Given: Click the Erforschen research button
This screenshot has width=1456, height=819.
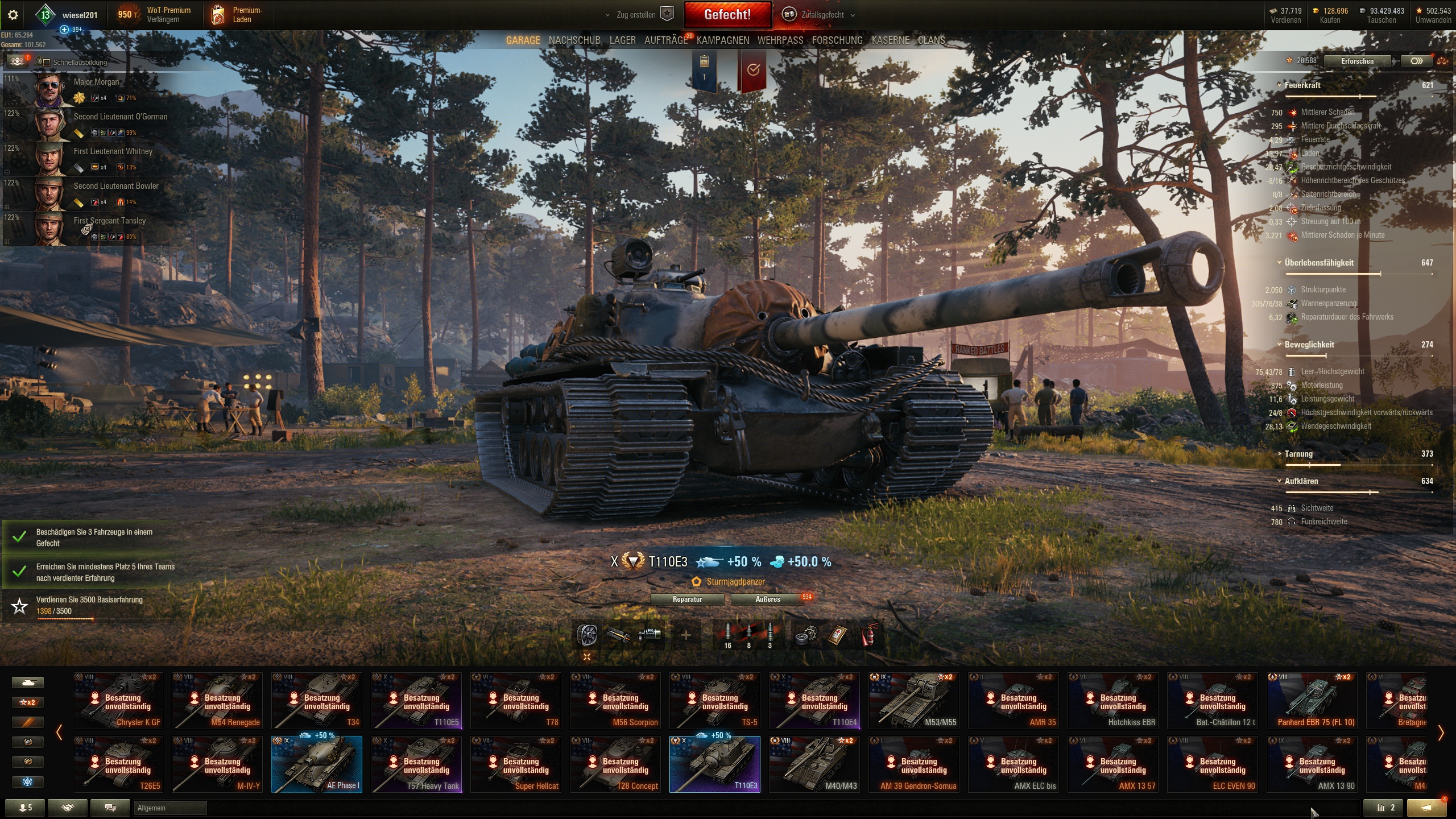Looking at the screenshot, I should click(x=1357, y=61).
